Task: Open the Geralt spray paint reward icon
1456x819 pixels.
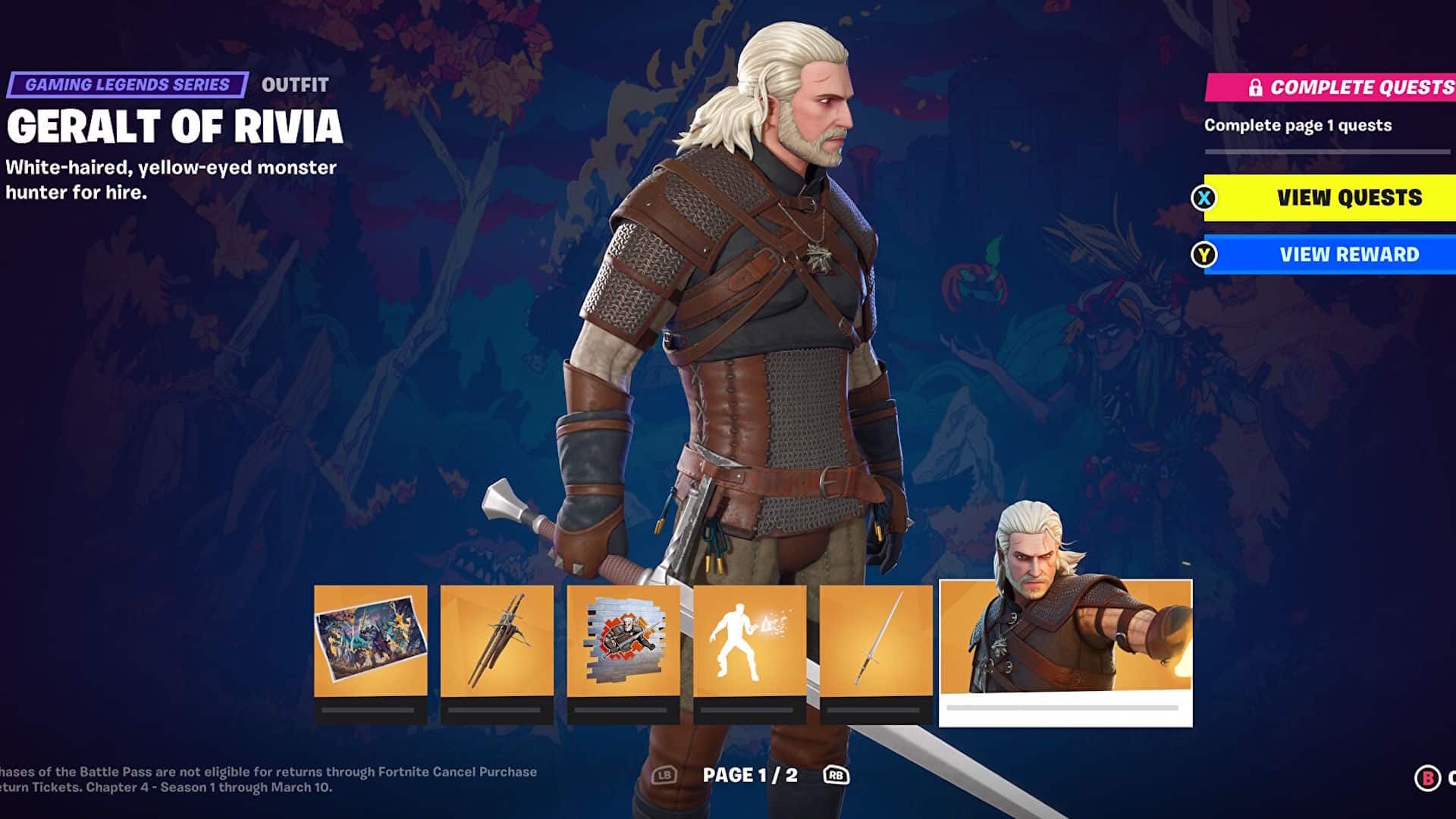Action: pyautogui.click(x=623, y=639)
